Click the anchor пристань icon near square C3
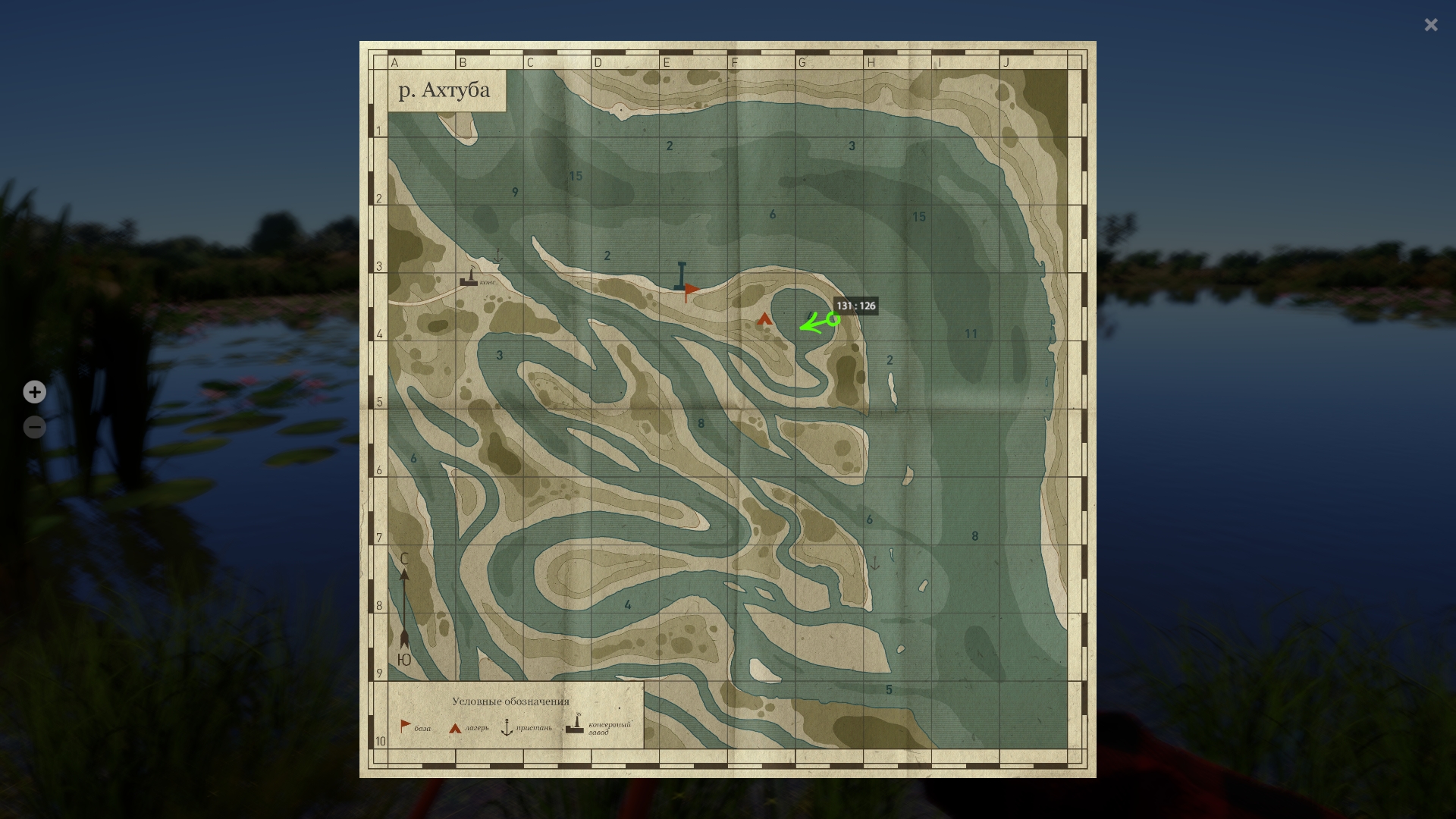This screenshot has height=819, width=1456. (497, 256)
